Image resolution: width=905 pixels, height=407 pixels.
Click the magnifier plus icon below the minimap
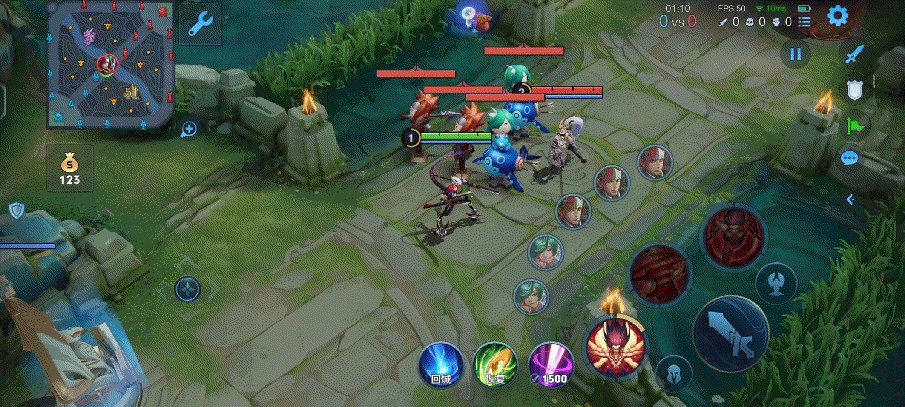tap(188, 129)
